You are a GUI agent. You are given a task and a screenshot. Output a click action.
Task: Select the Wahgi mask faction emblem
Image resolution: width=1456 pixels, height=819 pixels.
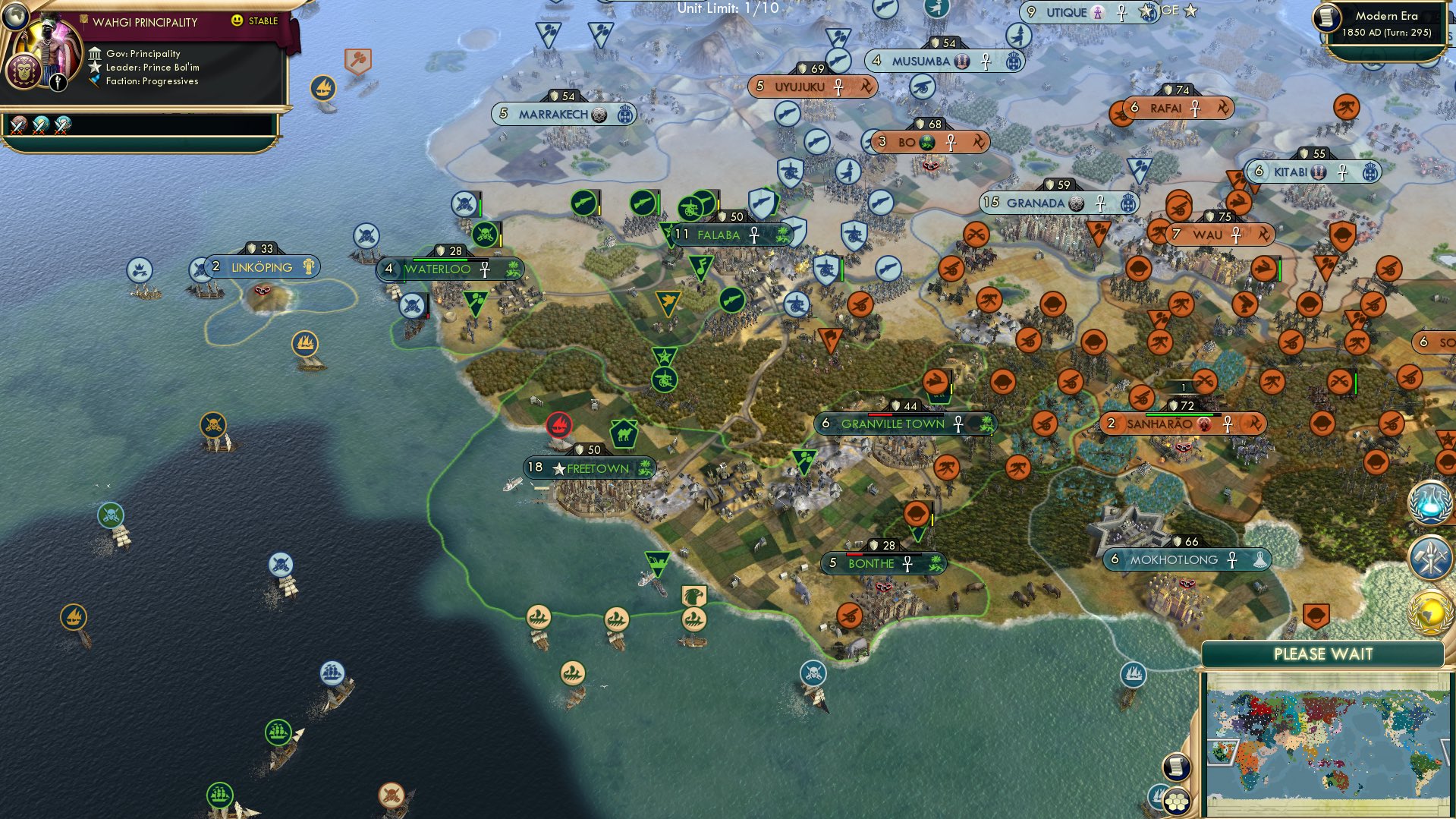click(23, 71)
